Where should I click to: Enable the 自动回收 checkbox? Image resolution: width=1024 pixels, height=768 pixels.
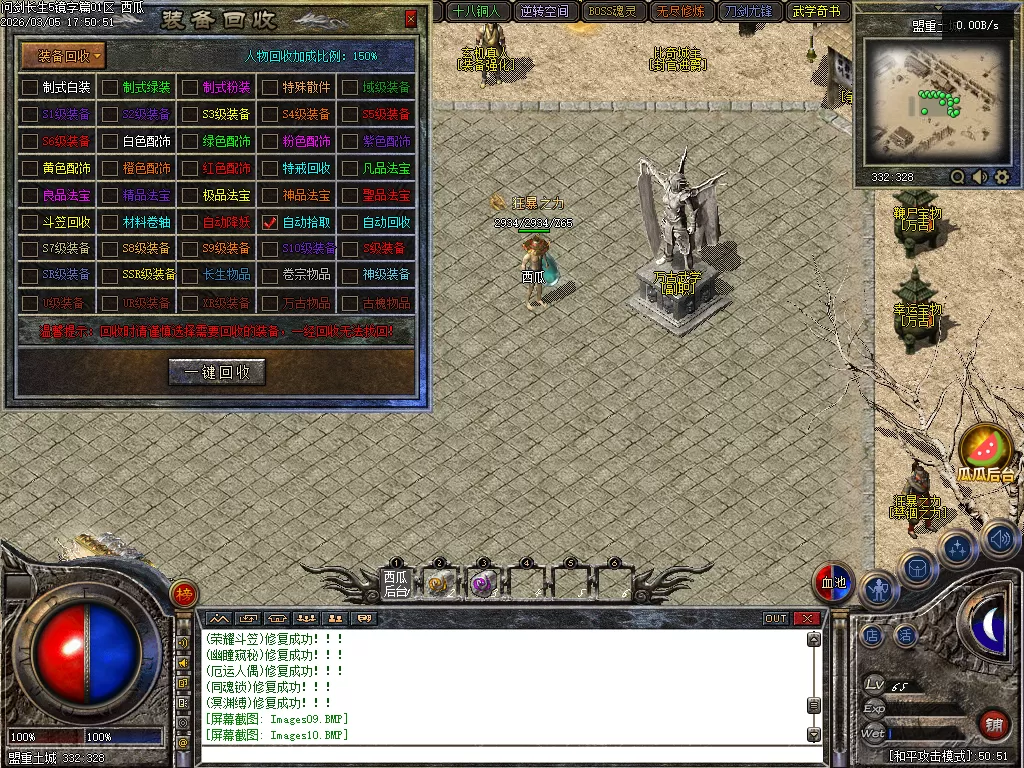pyautogui.click(x=350, y=222)
